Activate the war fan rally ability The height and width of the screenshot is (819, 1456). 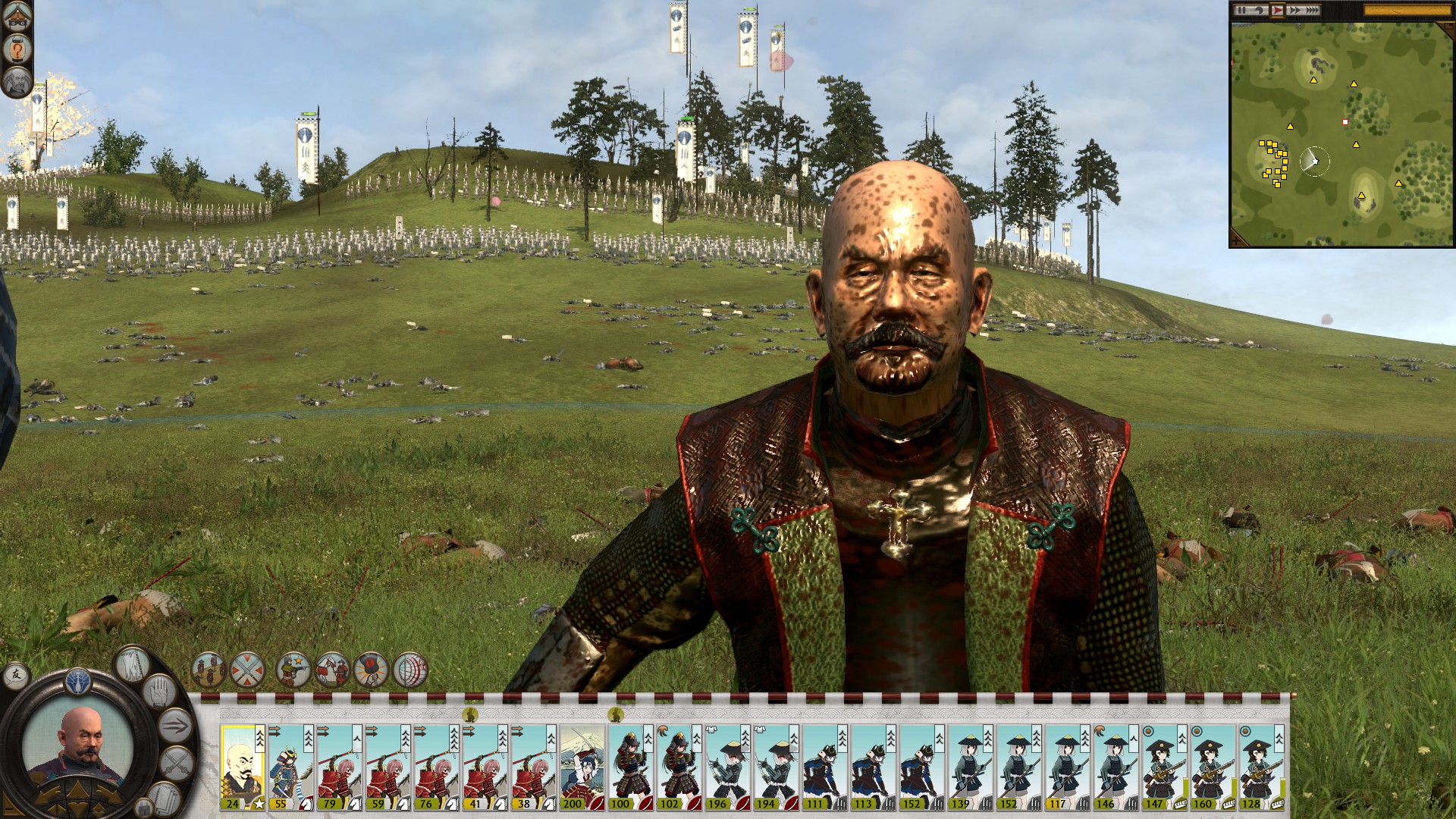pyautogui.click(x=372, y=670)
